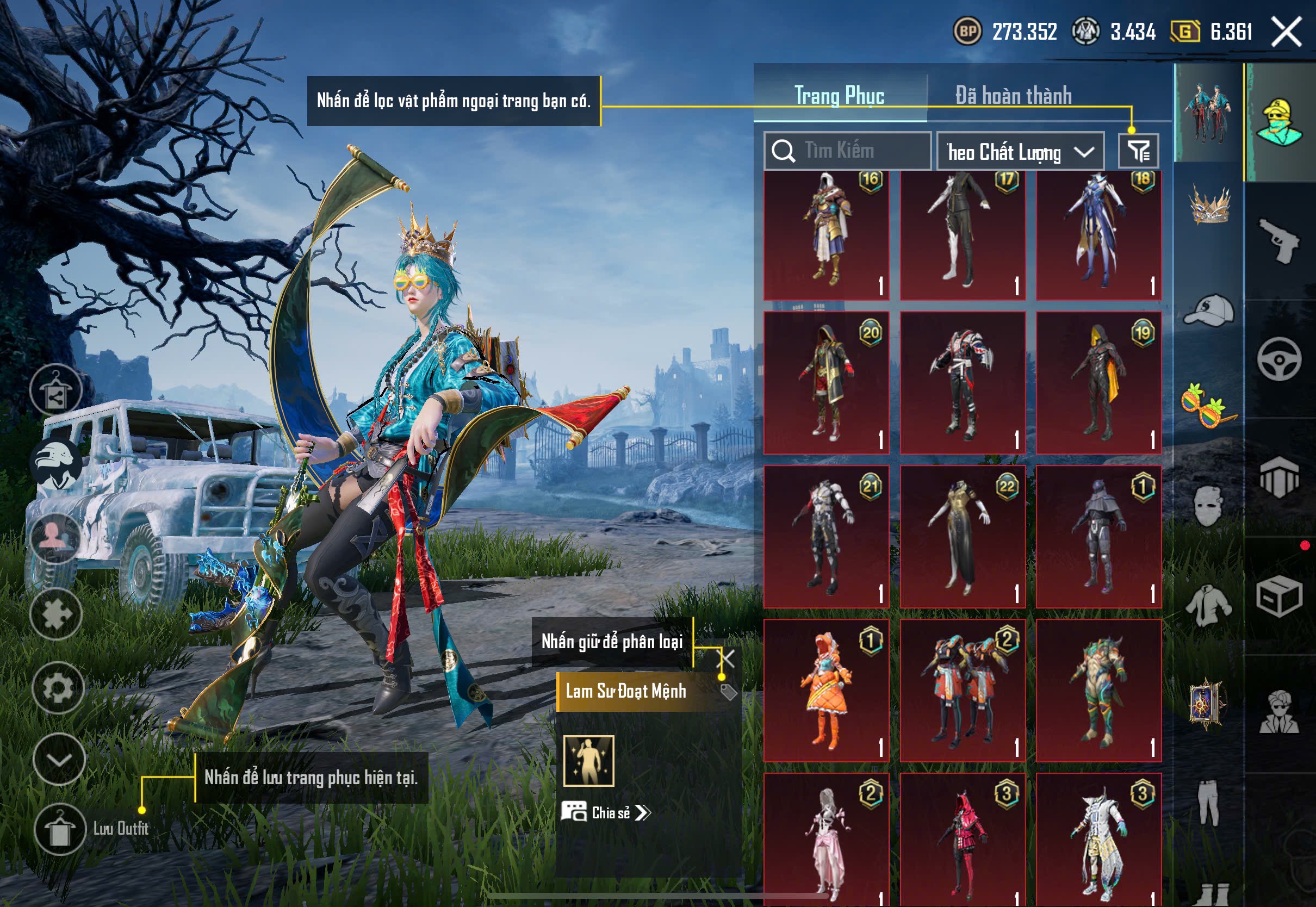Close the Lam Sư Đoạt Mệnh info panel
1316x907 pixels.
coord(726,658)
